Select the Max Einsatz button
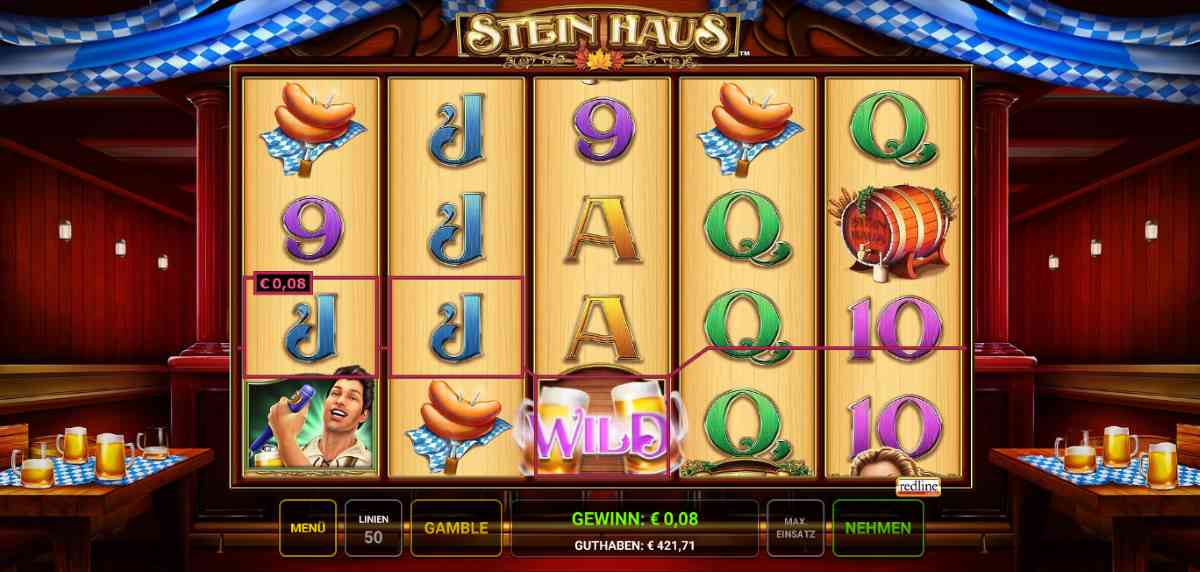The width and height of the screenshot is (1200, 572). [x=795, y=528]
